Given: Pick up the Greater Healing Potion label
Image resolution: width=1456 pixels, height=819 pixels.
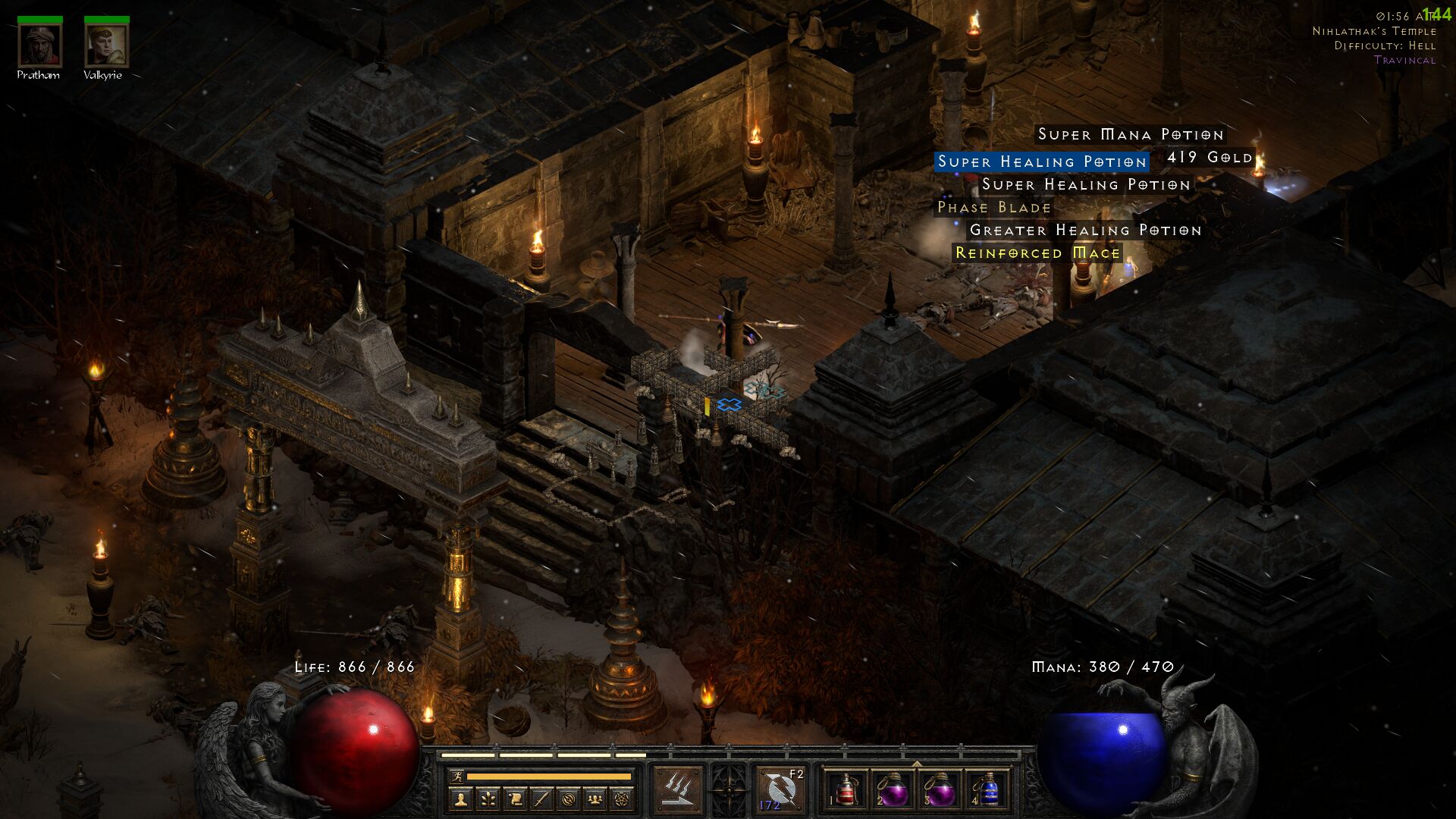Looking at the screenshot, I should [1085, 230].
